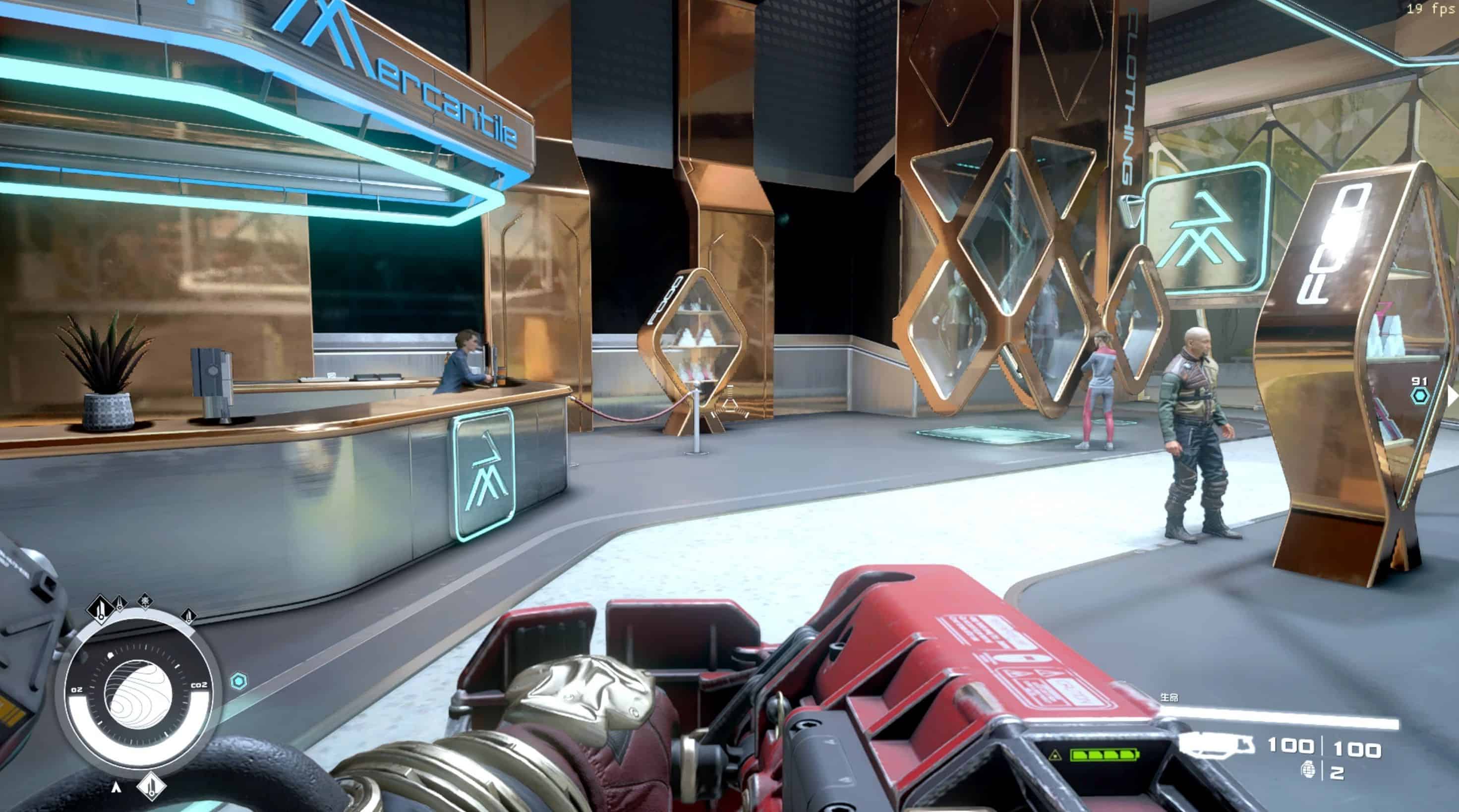The image size is (1459, 812).
Task: Select the cyan hexagon marker beside the compass
Action: 239,681
